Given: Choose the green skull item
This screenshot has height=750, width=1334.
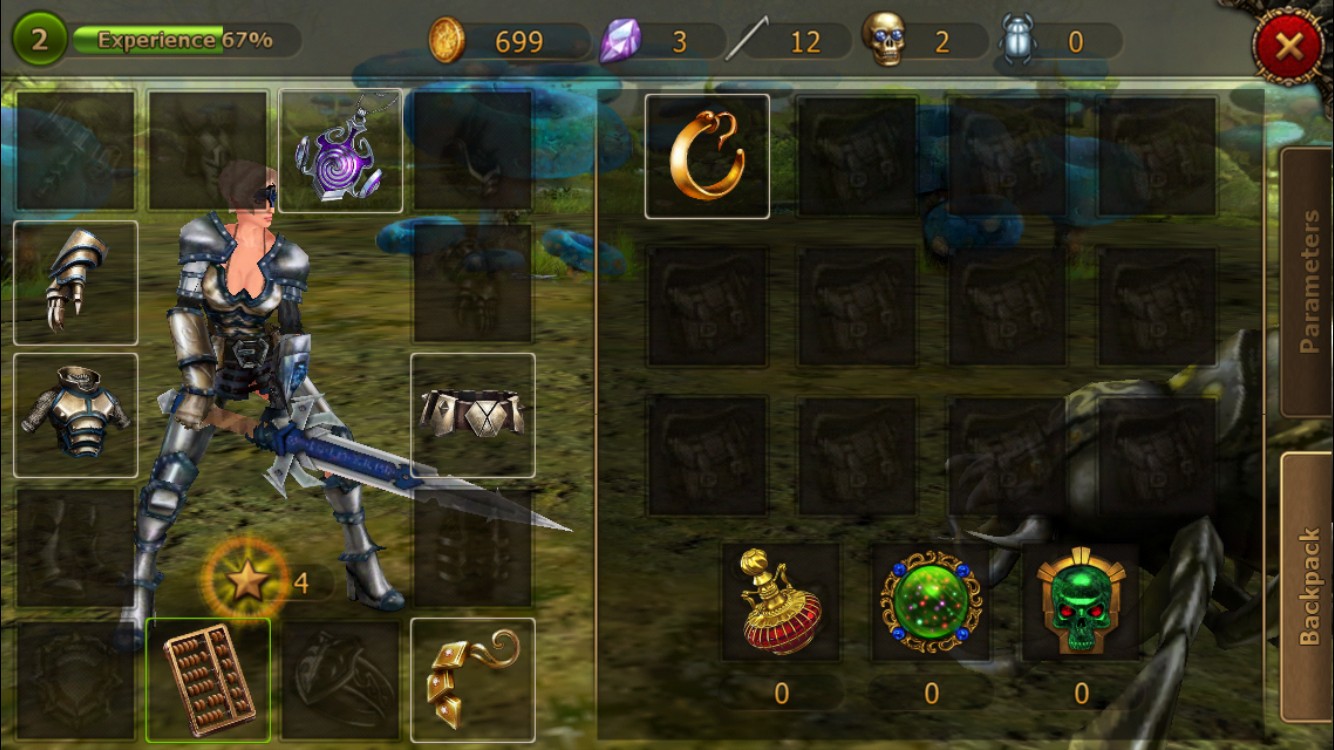Looking at the screenshot, I should pyautogui.click(x=1081, y=602).
